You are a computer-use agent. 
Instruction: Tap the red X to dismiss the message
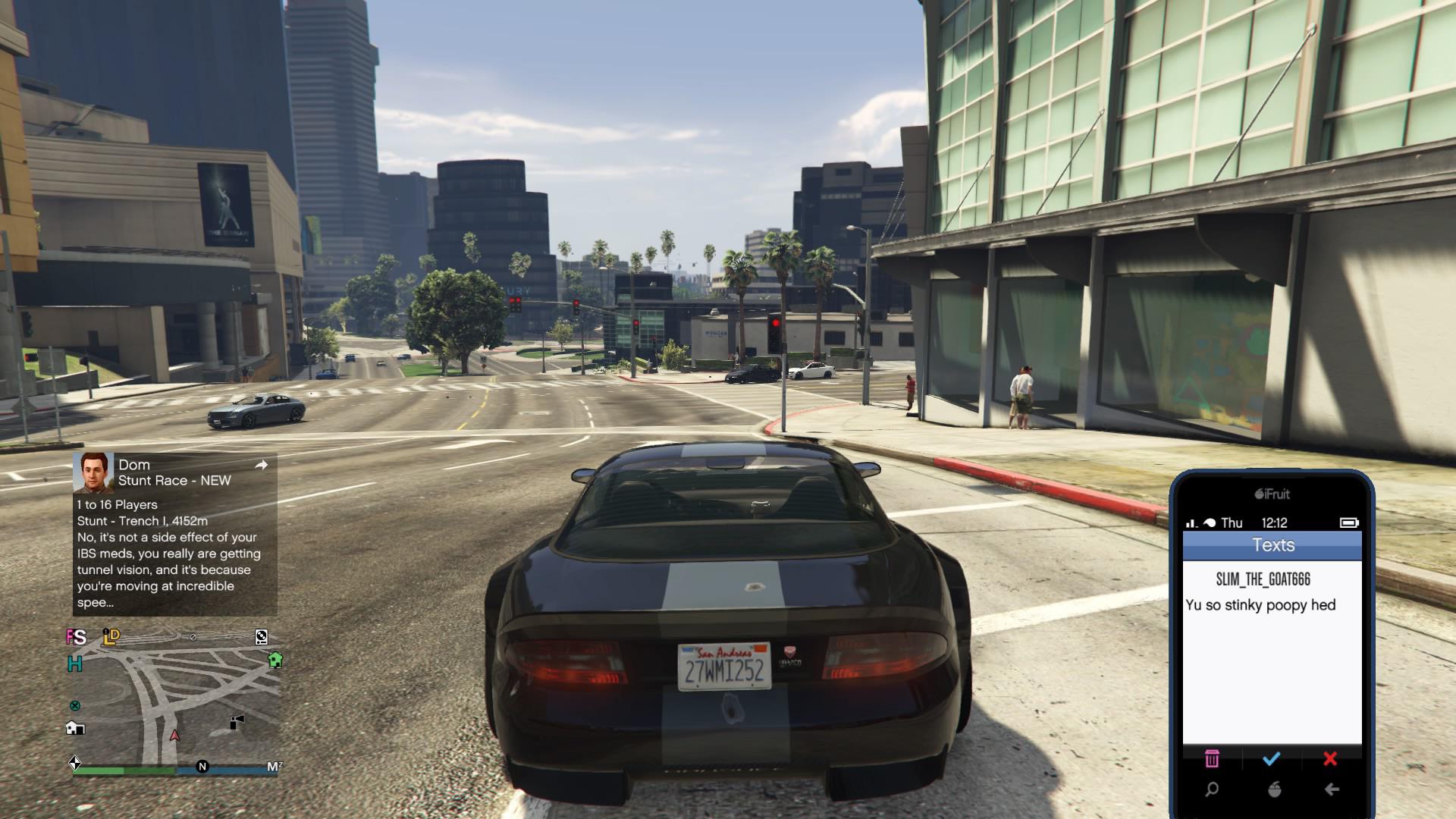coord(1330,758)
